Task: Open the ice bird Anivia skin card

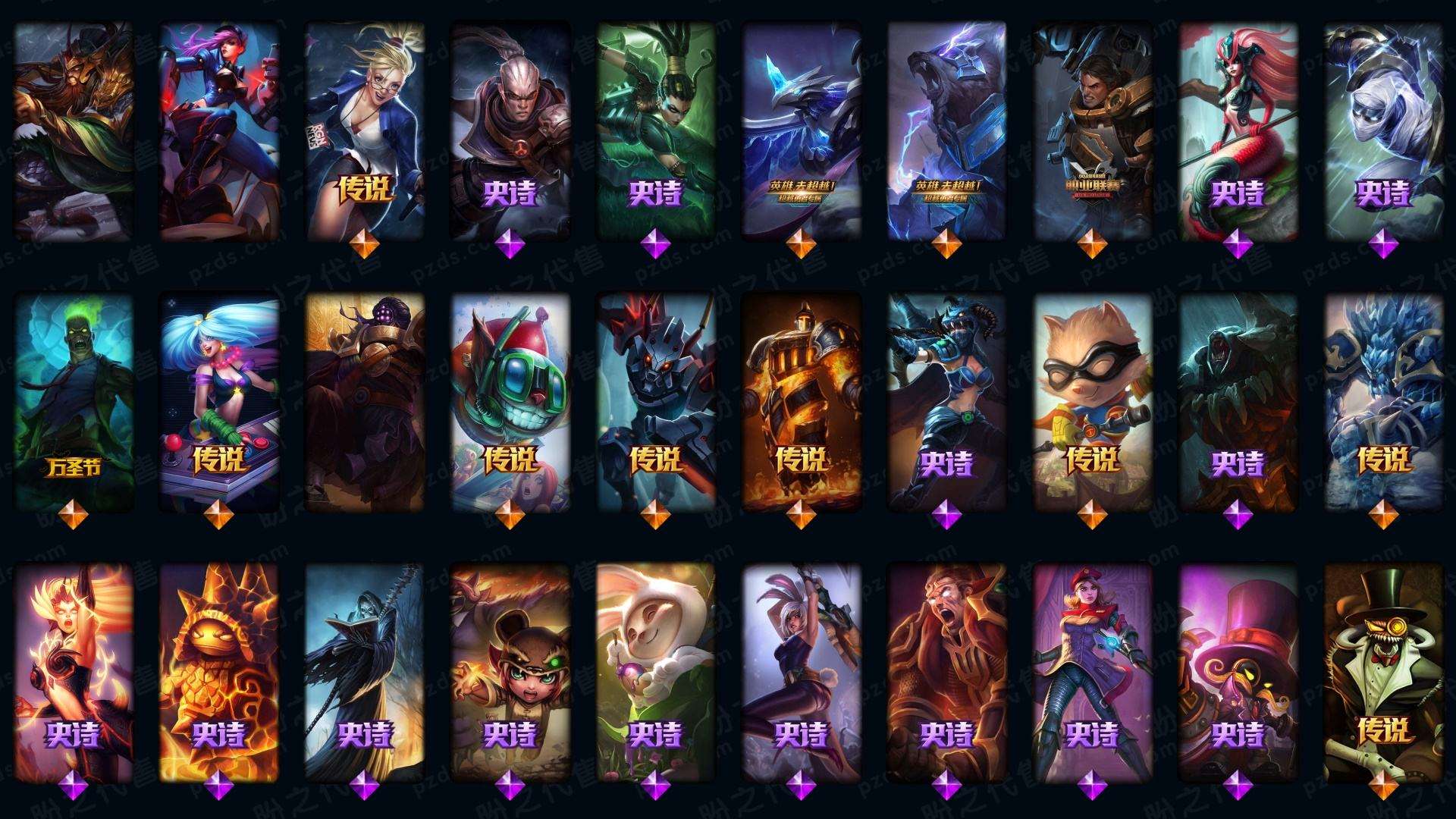Action: click(x=801, y=129)
